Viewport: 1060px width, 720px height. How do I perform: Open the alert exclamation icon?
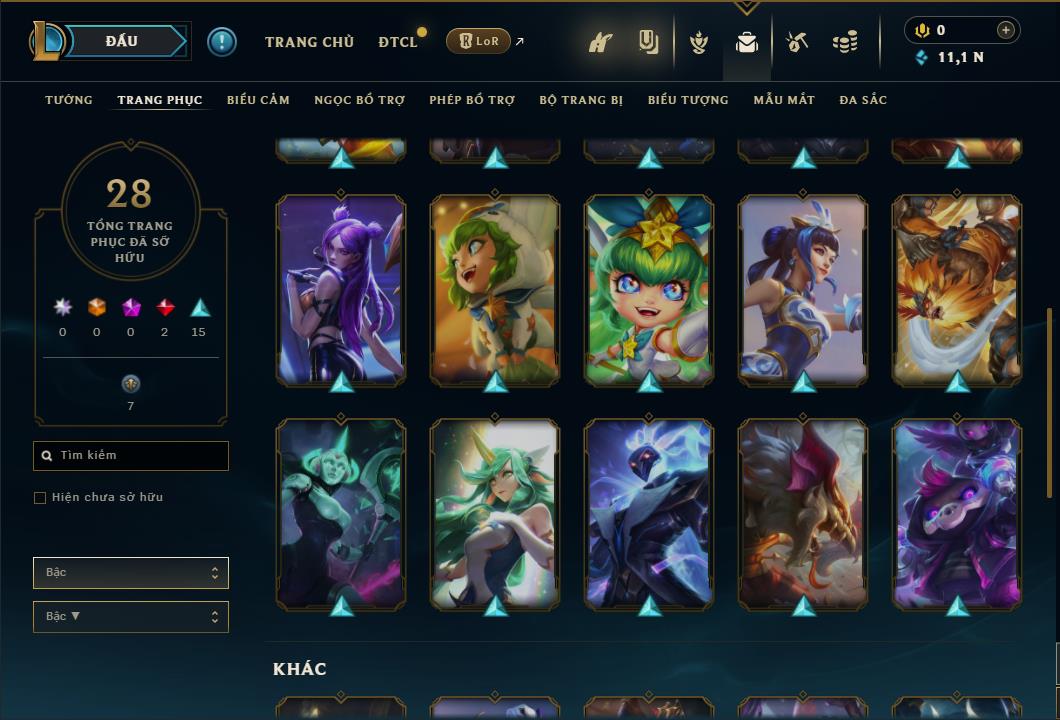click(x=222, y=42)
